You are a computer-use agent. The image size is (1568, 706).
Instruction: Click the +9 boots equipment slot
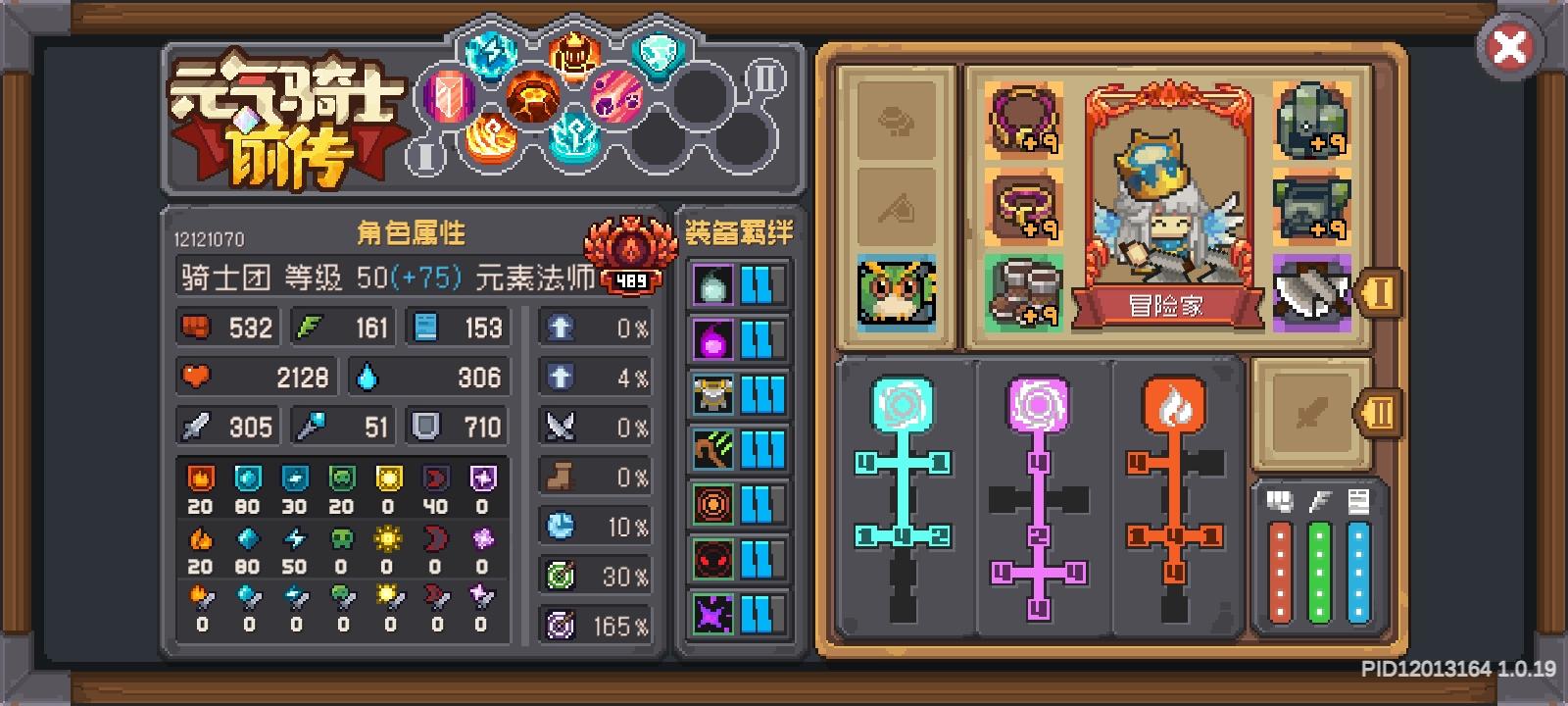tap(1023, 292)
